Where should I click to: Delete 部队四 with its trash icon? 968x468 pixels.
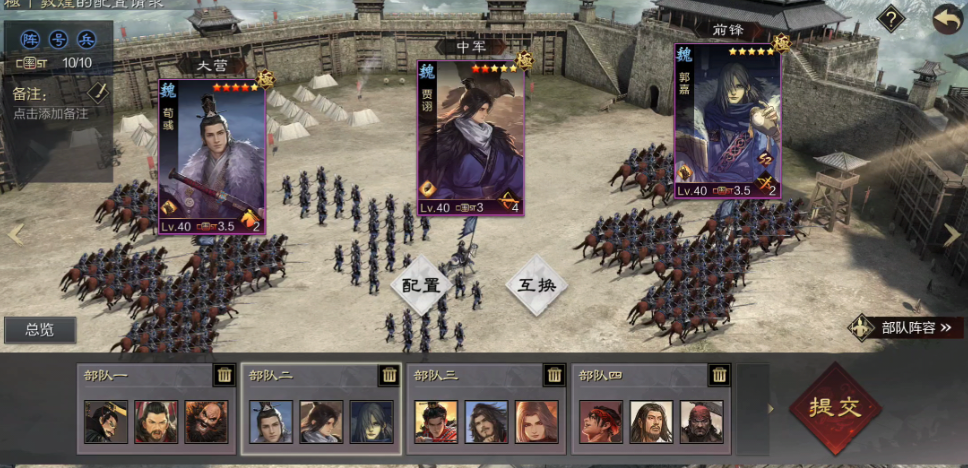[x=719, y=375]
